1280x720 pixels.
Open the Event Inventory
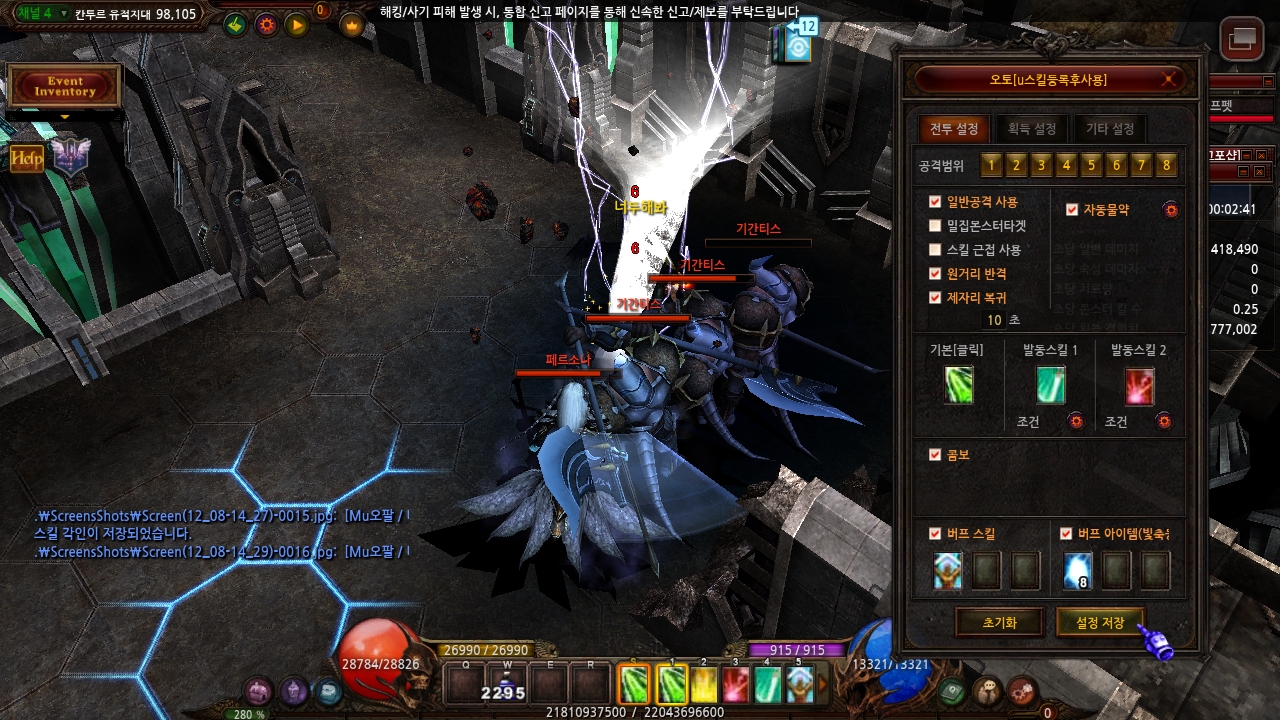65,86
